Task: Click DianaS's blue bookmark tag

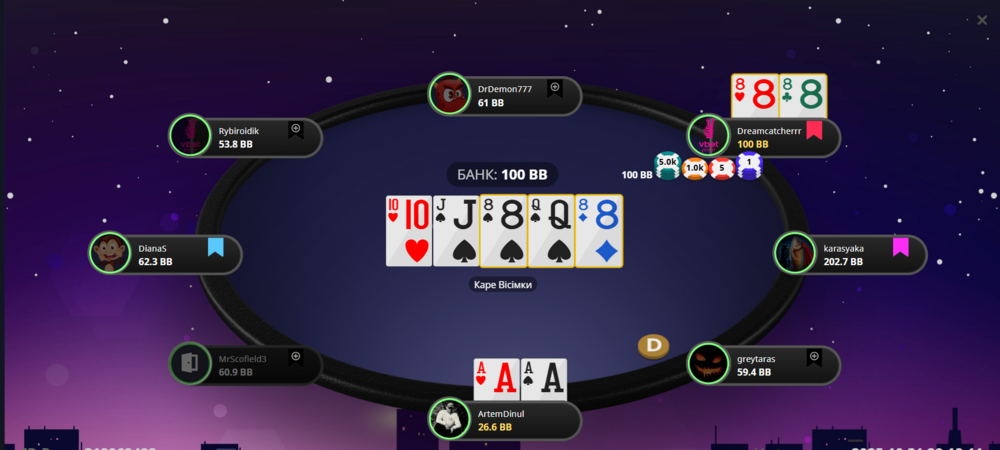Action: pyautogui.click(x=215, y=246)
